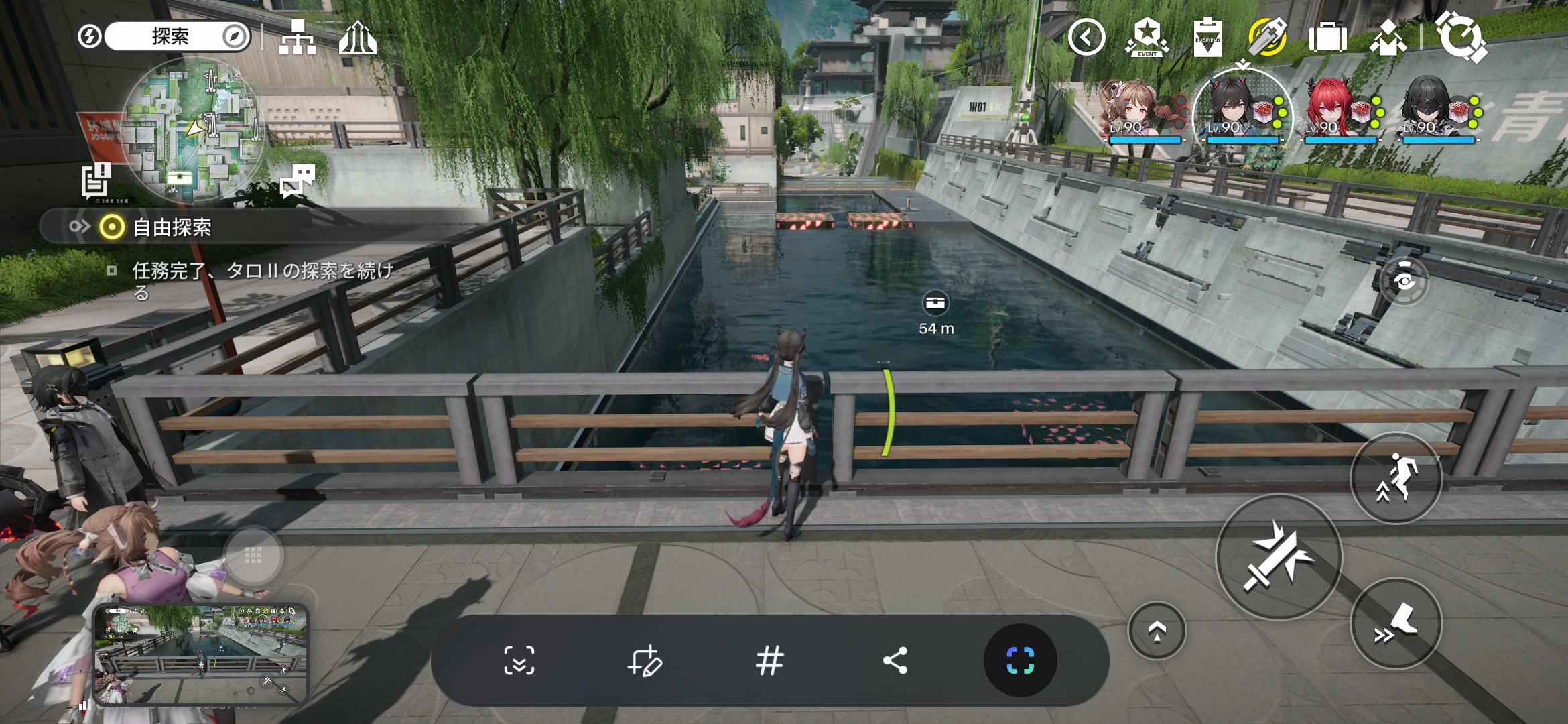Select the brown-haired operator portrait
This screenshot has width=1568, height=724.
point(1132,111)
